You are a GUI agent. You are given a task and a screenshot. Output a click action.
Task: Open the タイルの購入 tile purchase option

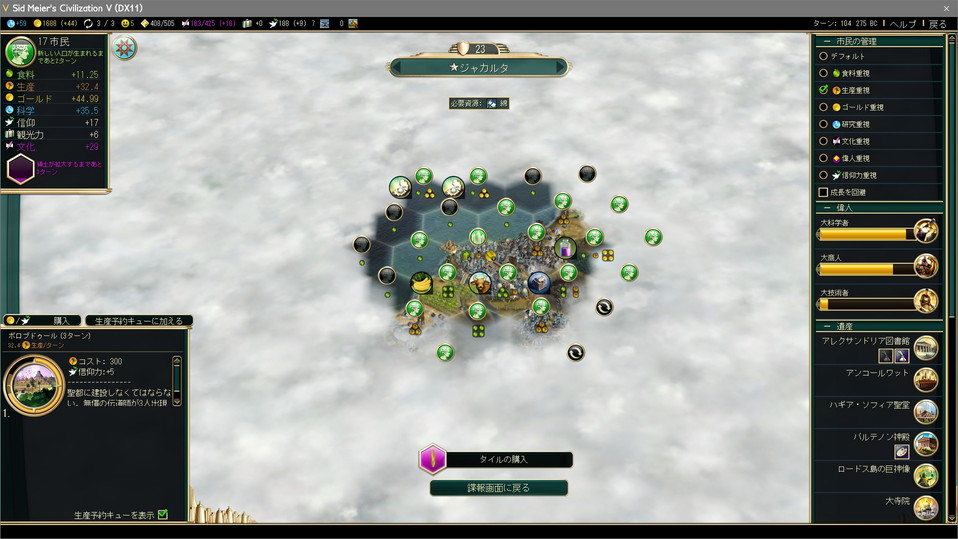click(x=496, y=460)
